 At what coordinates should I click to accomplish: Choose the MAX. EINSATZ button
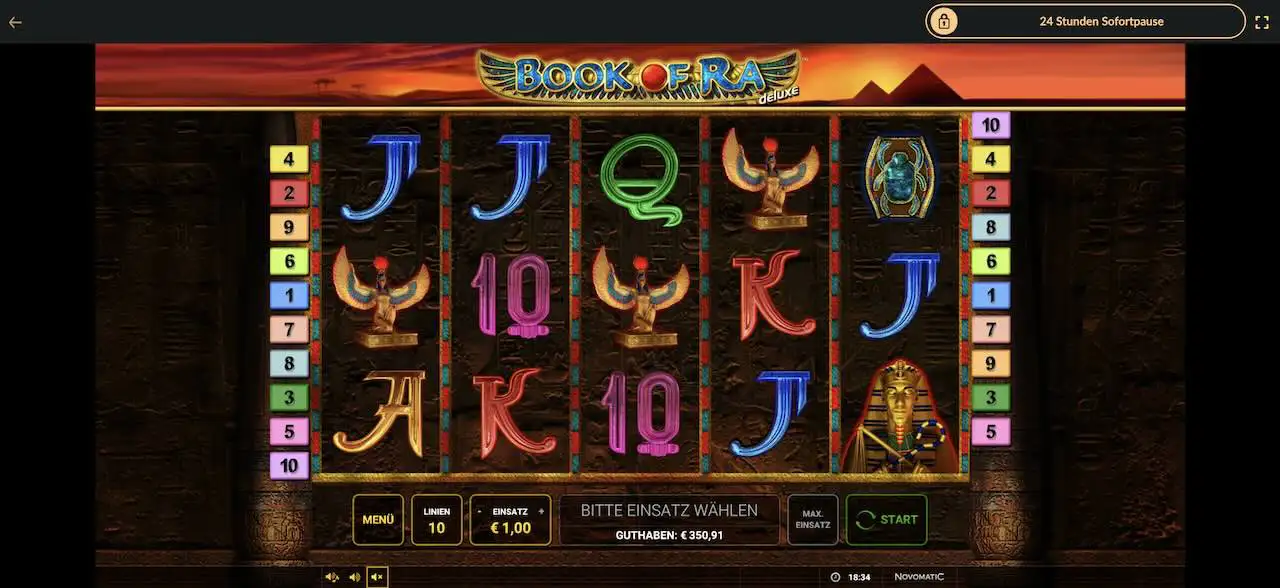click(812, 520)
